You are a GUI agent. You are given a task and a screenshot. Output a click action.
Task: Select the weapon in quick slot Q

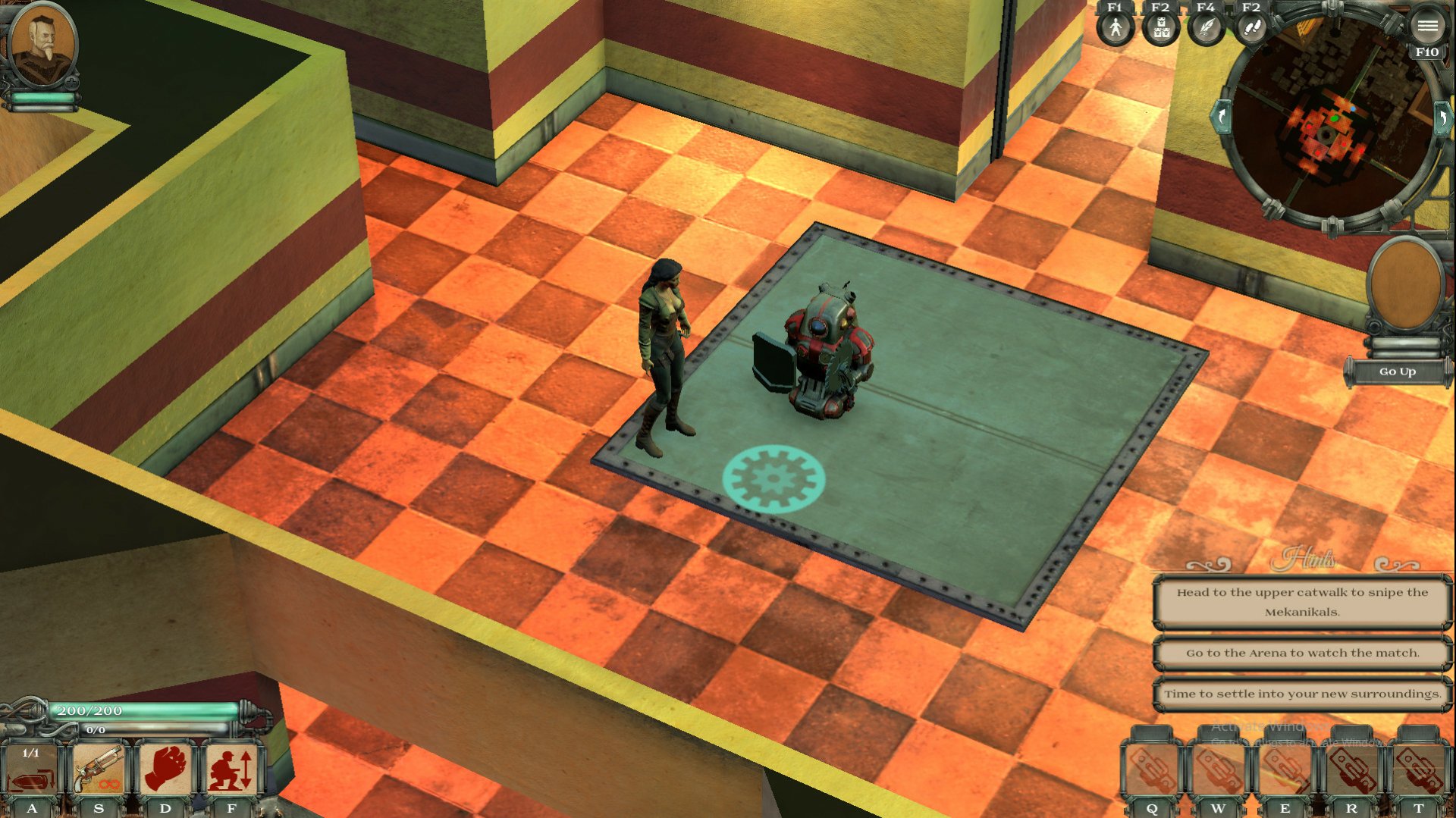1151,768
